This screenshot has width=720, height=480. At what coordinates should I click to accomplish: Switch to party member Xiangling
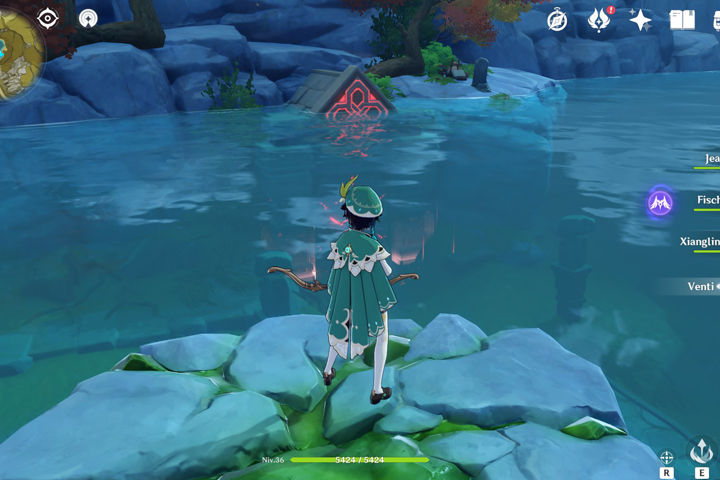[x=699, y=242]
